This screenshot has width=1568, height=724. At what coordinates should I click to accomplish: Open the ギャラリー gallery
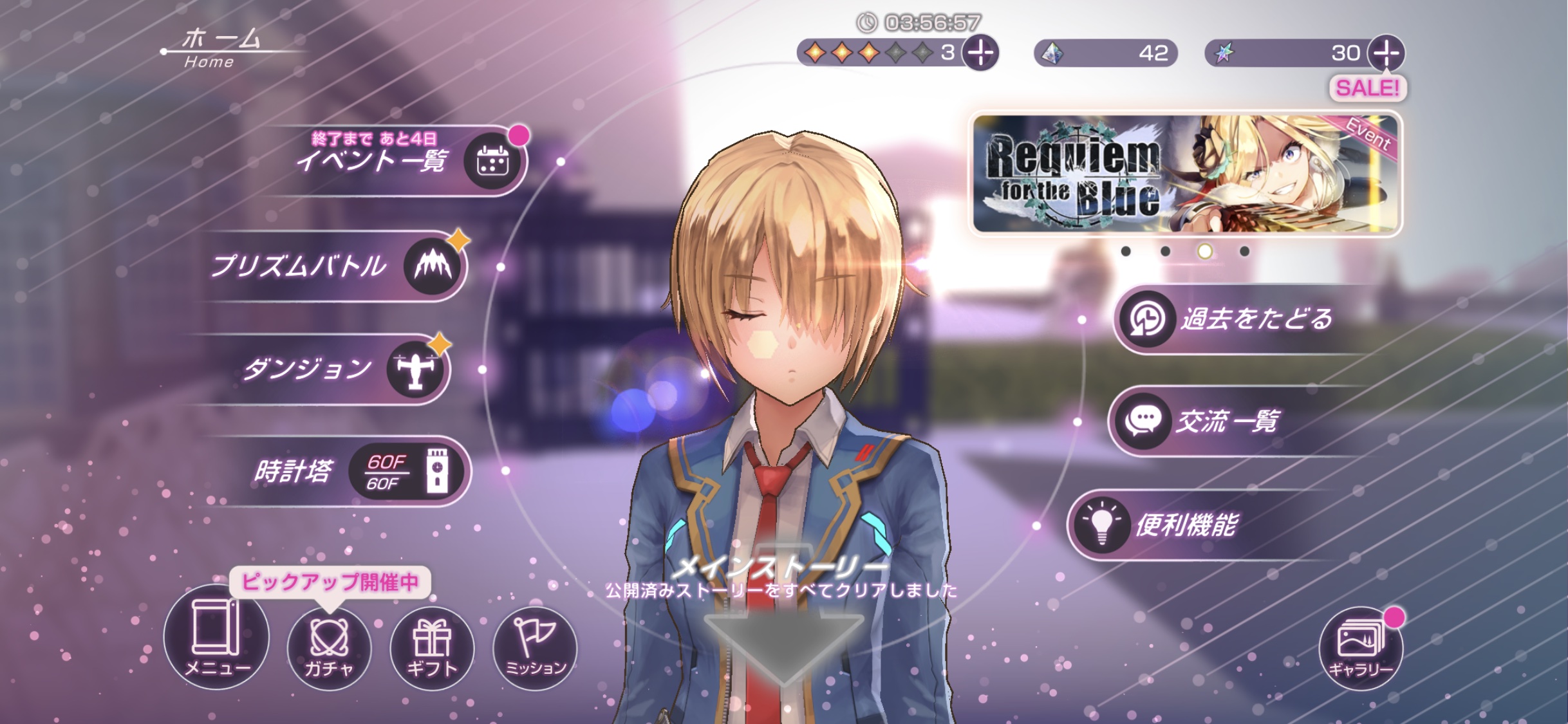point(1360,648)
